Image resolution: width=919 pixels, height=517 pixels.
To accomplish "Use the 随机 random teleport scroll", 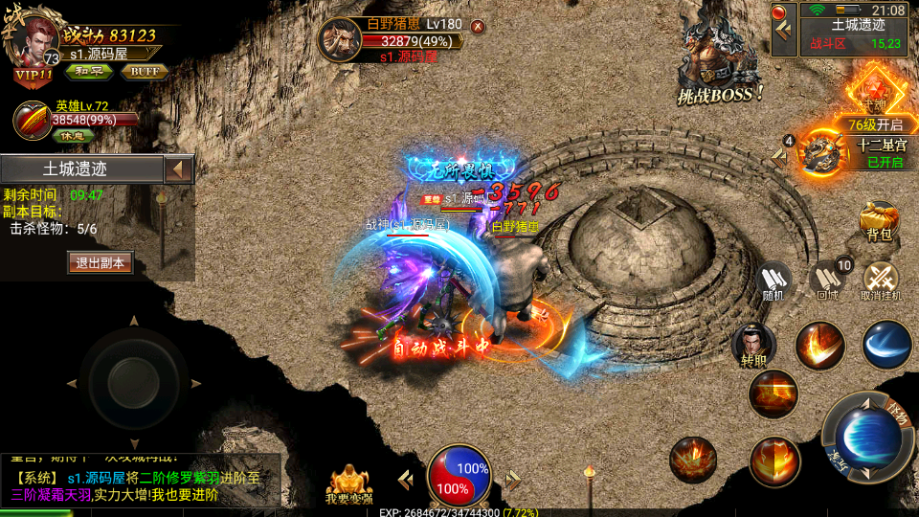I will click(774, 279).
